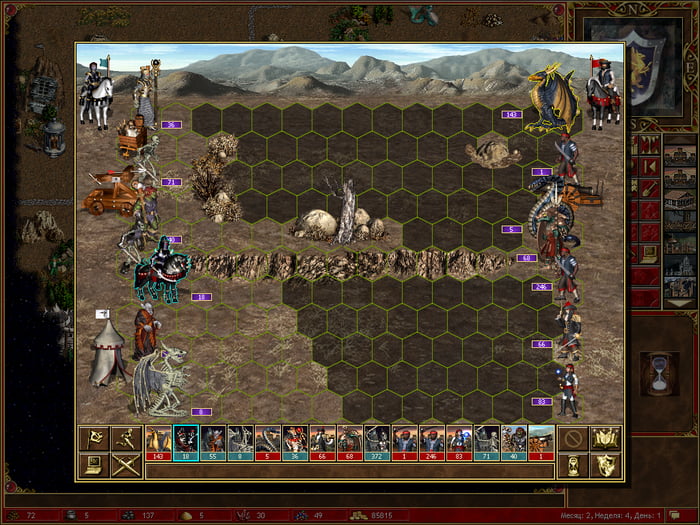Activate the shield defend button
Screen dimensions: 700x525
[x=607, y=465]
